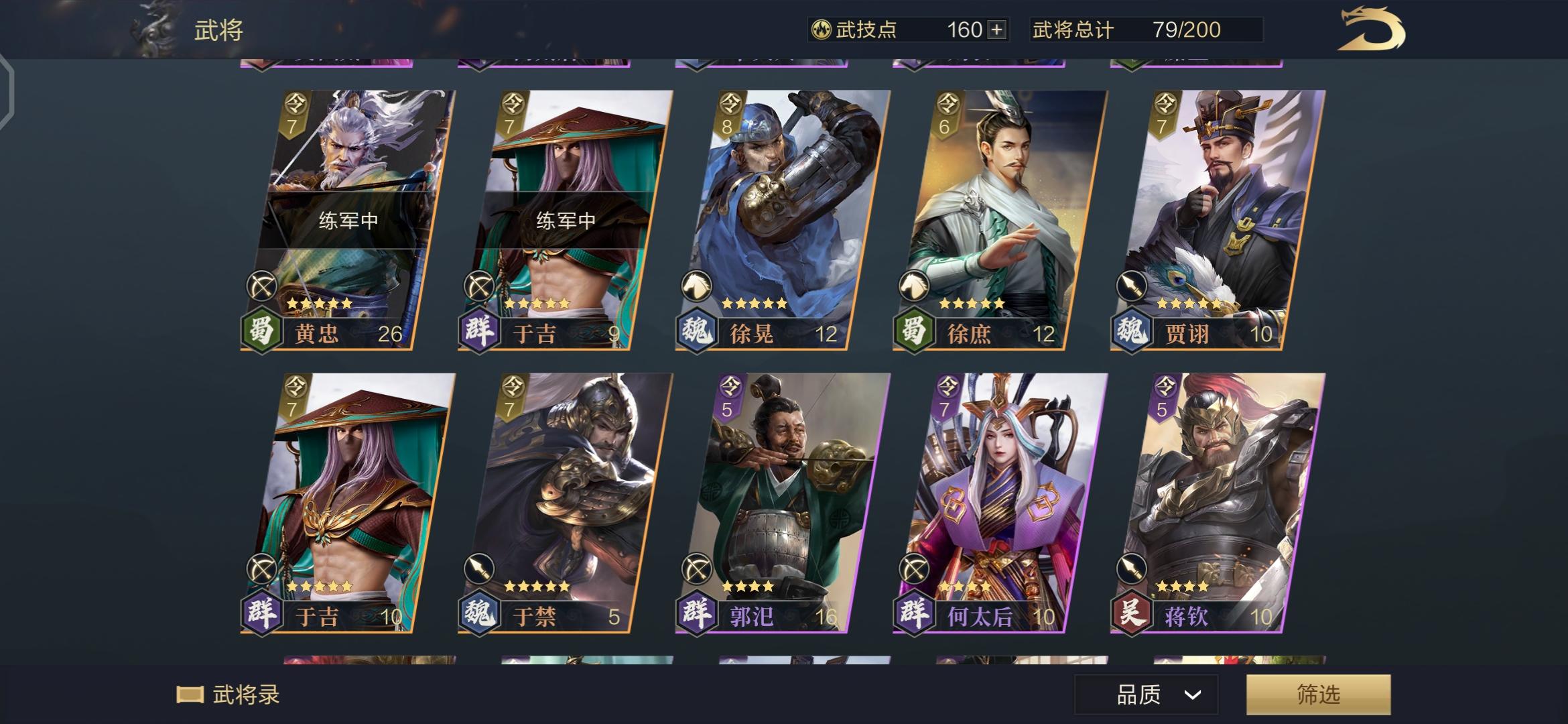1568x724 pixels.
Task: Open the 品质 sorting dropdown
Action: pos(1146,695)
